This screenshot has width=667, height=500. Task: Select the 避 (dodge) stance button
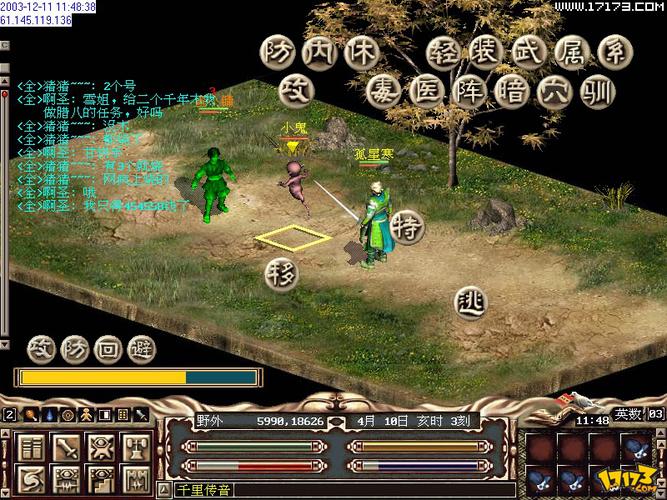(143, 348)
